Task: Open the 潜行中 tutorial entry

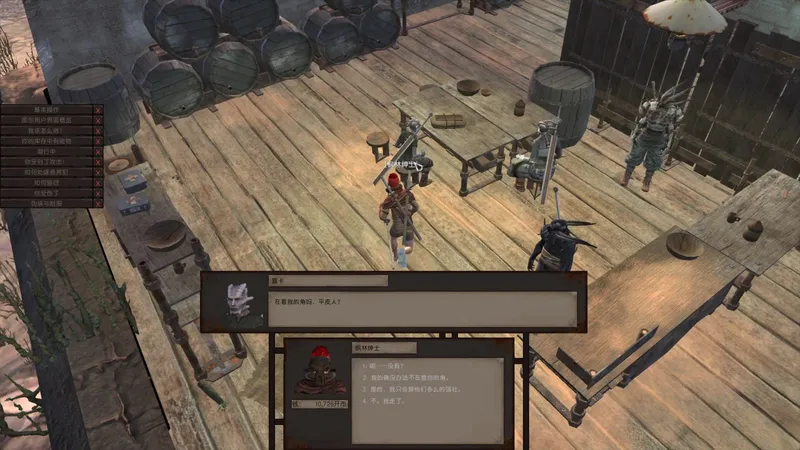Action: [x=47, y=151]
